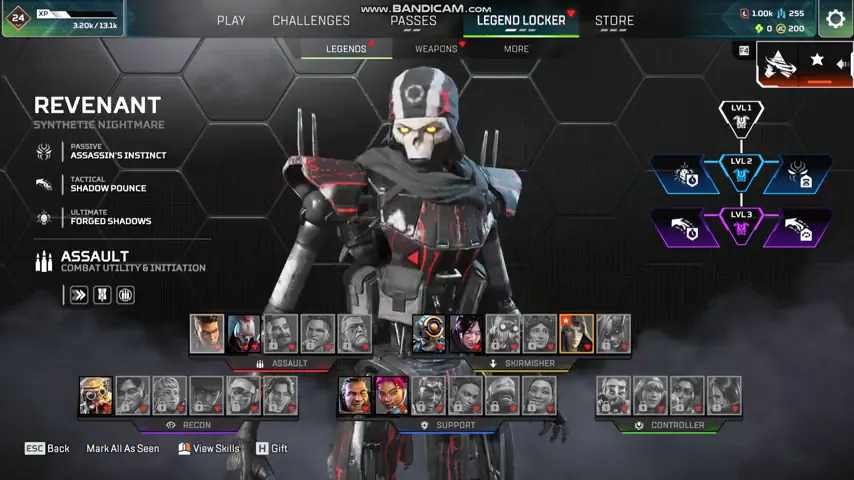Pick the Wraith legend portrait

[466, 334]
